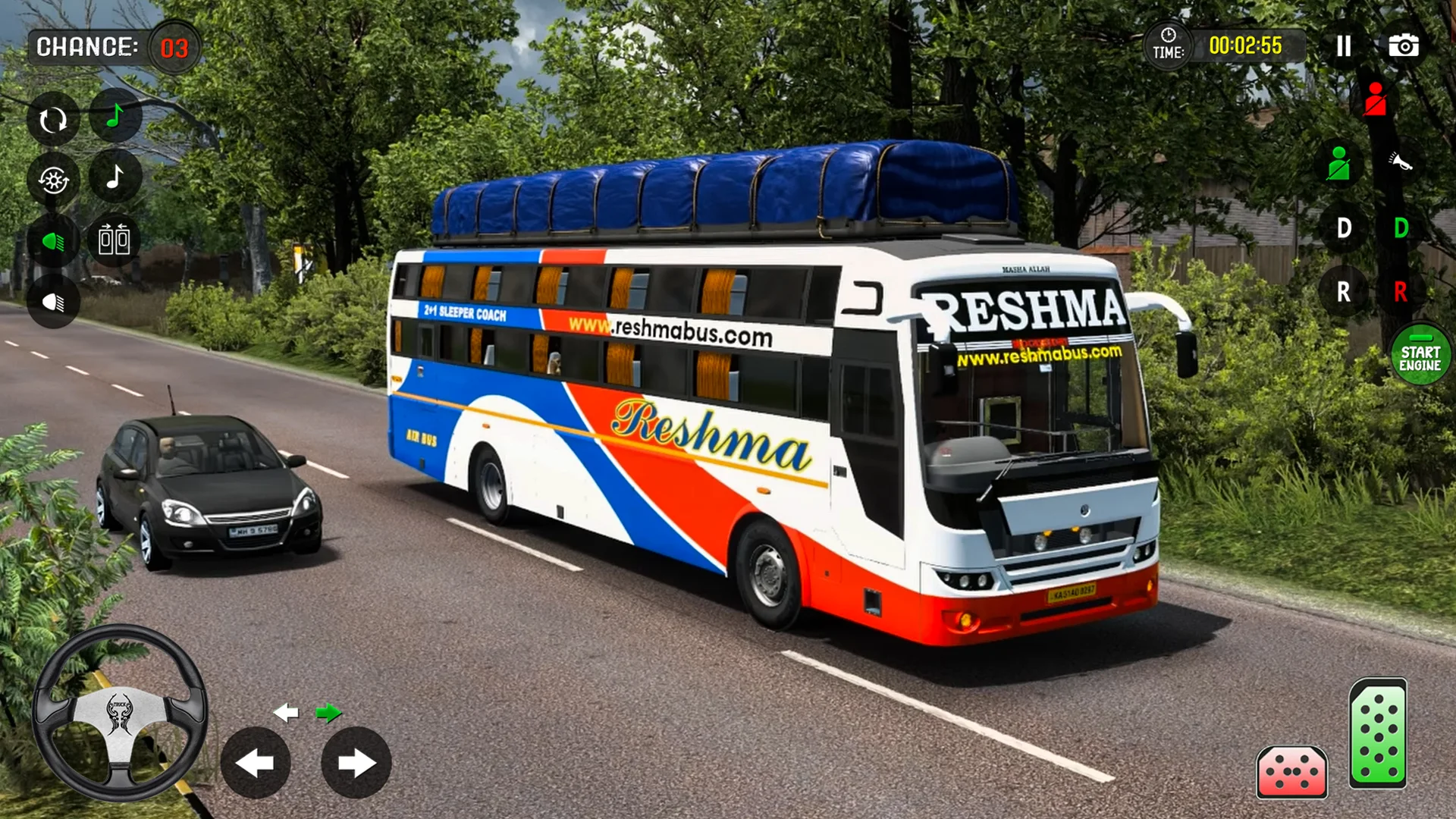The height and width of the screenshot is (819, 1456).
Task: Steer right with the large right arrow
Action: [x=356, y=763]
